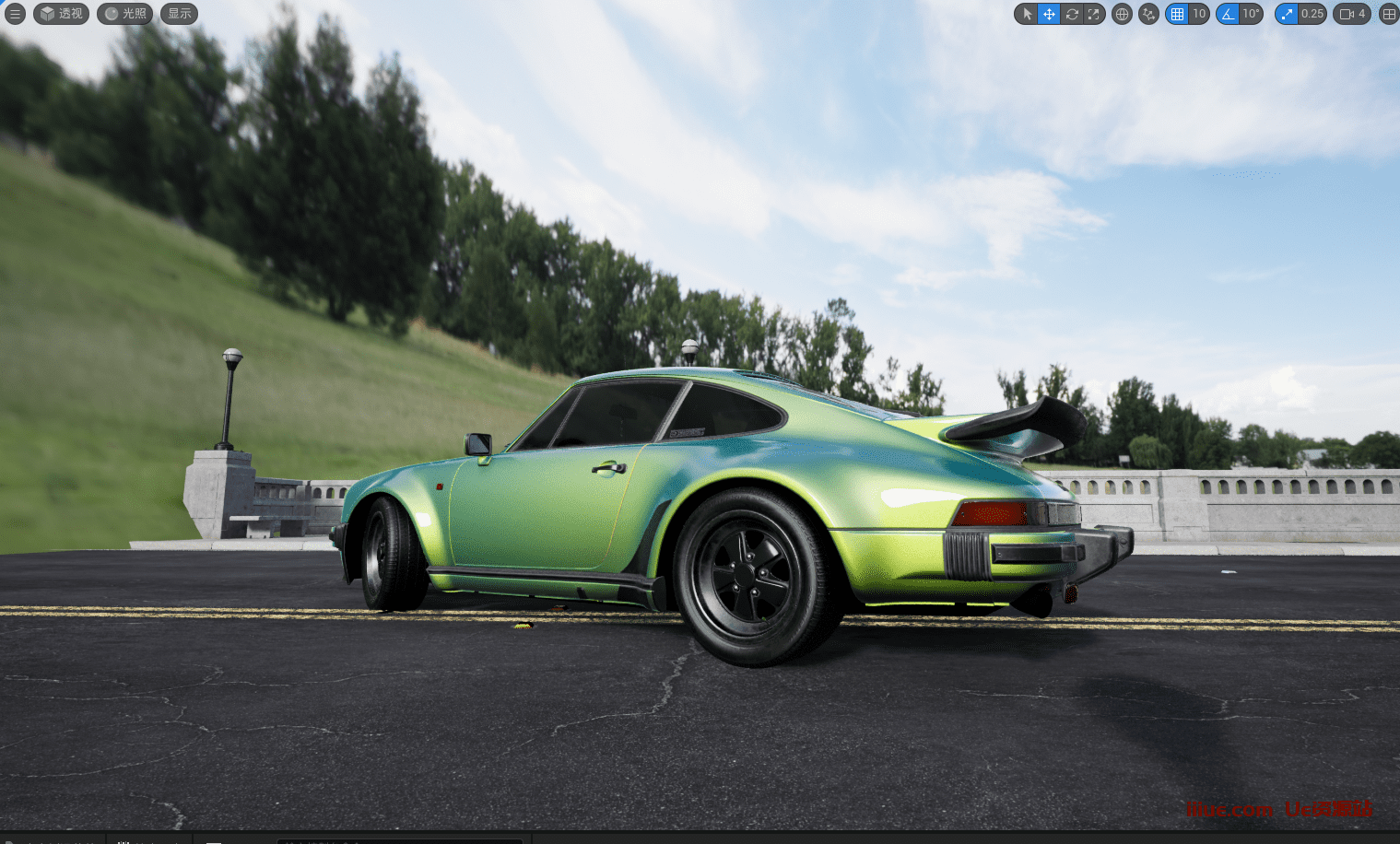The height and width of the screenshot is (844, 1400).
Task: Open the 显示 show flags menu
Action: pos(180,14)
